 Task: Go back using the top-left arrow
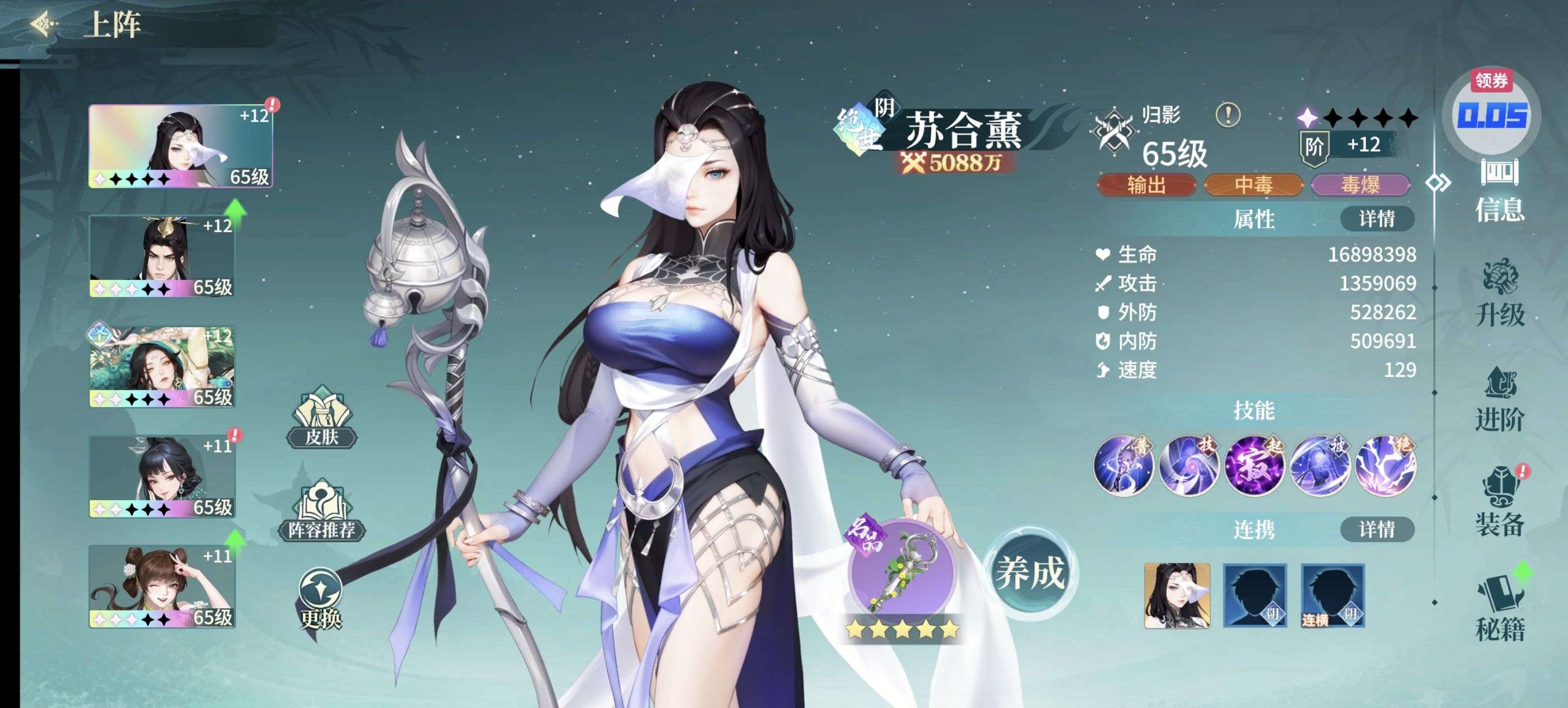(x=44, y=24)
